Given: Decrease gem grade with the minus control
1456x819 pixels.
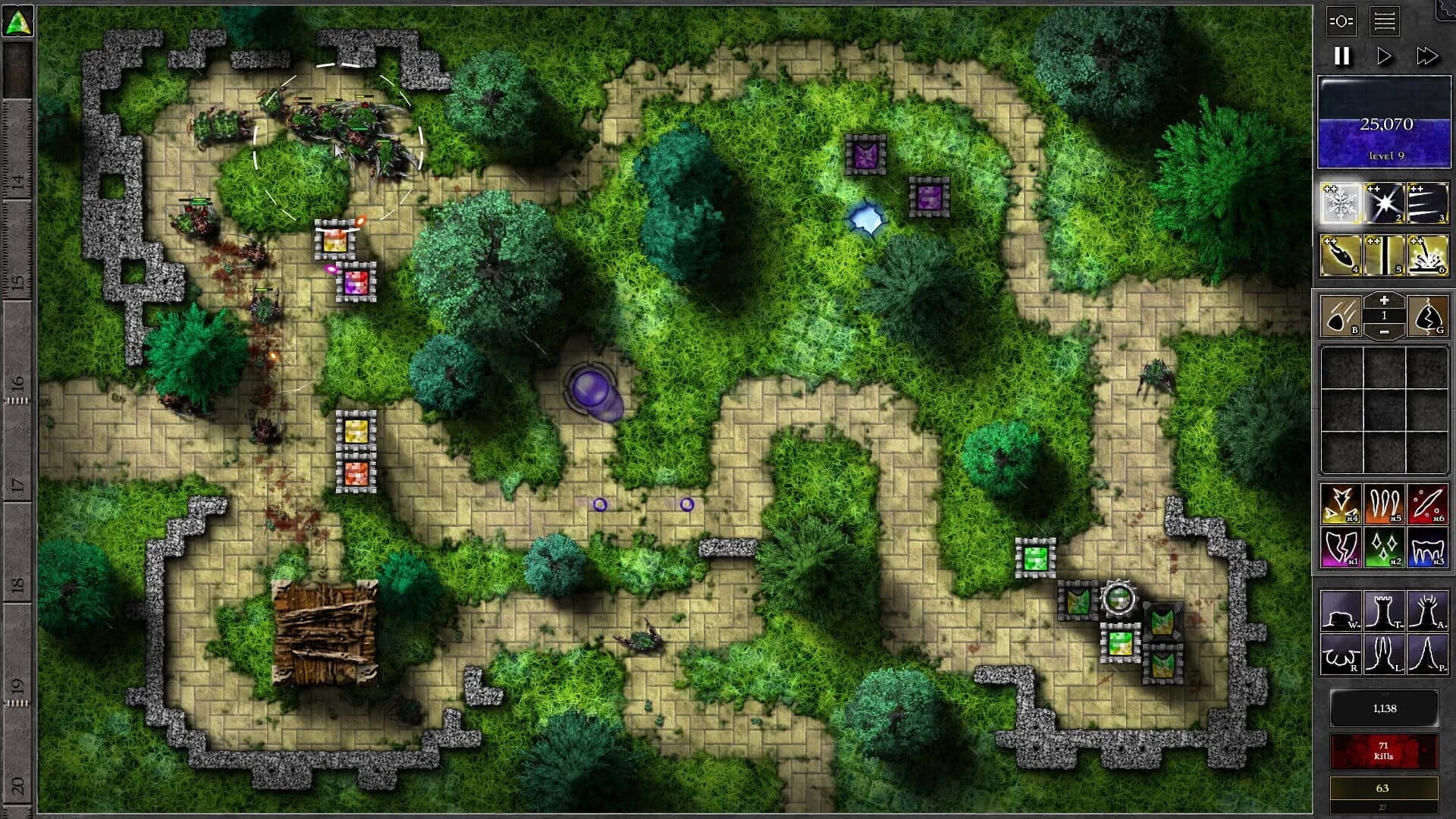Looking at the screenshot, I should [1384, 331].
